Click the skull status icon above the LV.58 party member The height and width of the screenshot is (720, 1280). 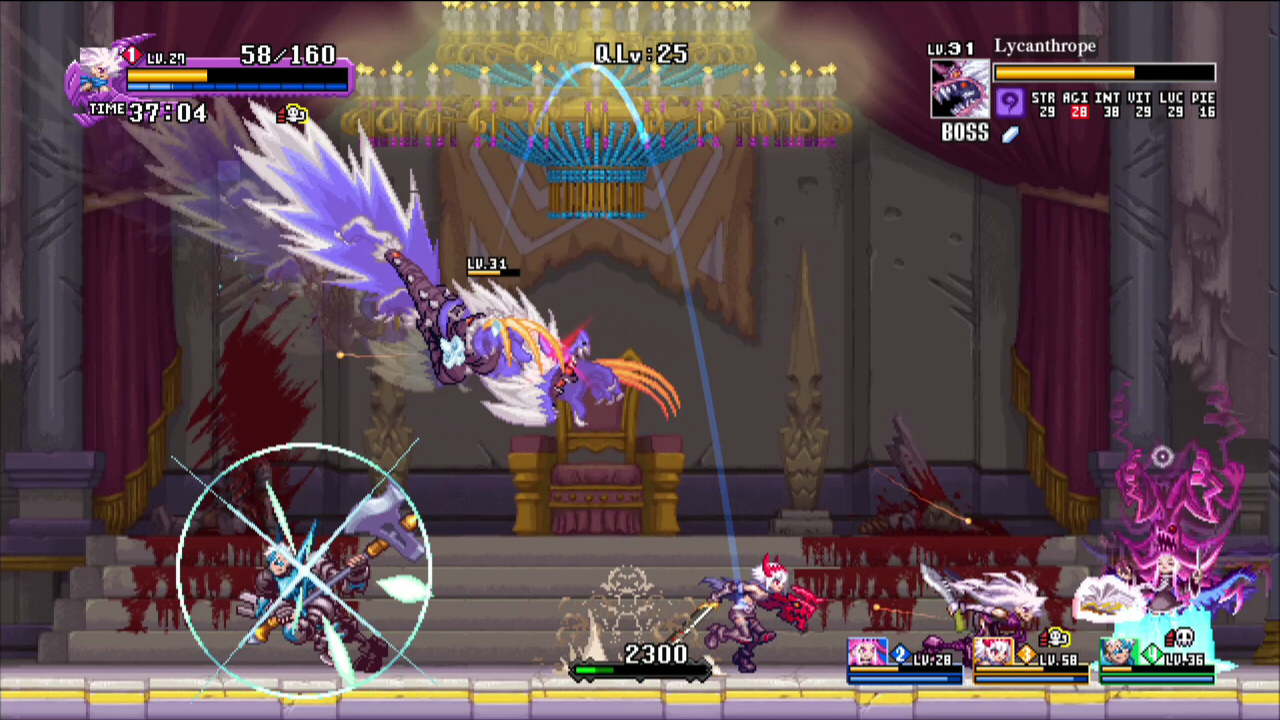coord(1057,637)
